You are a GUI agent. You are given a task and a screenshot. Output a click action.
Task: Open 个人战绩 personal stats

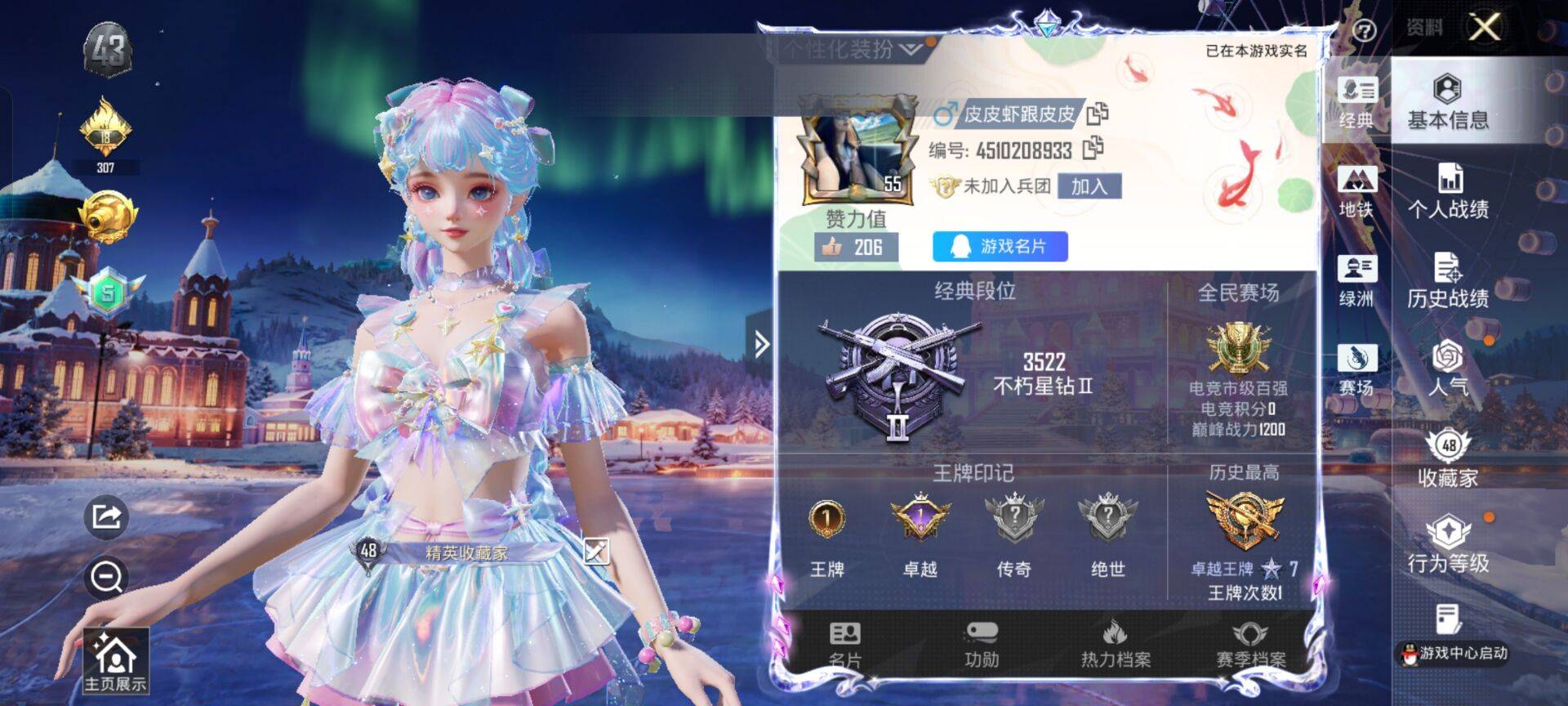coord(1447,192)
